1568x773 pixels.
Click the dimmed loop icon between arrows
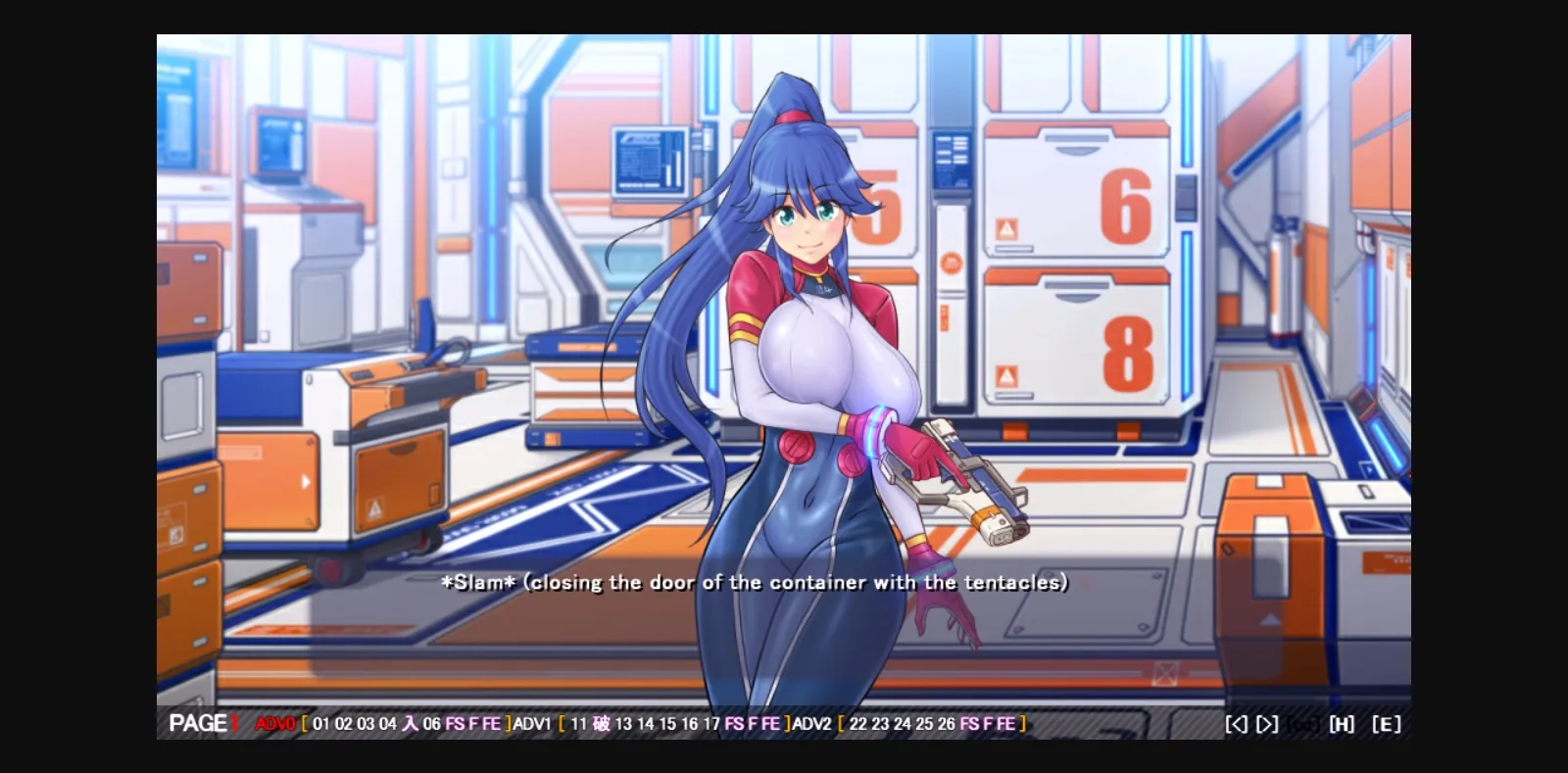coord(1302,723)
